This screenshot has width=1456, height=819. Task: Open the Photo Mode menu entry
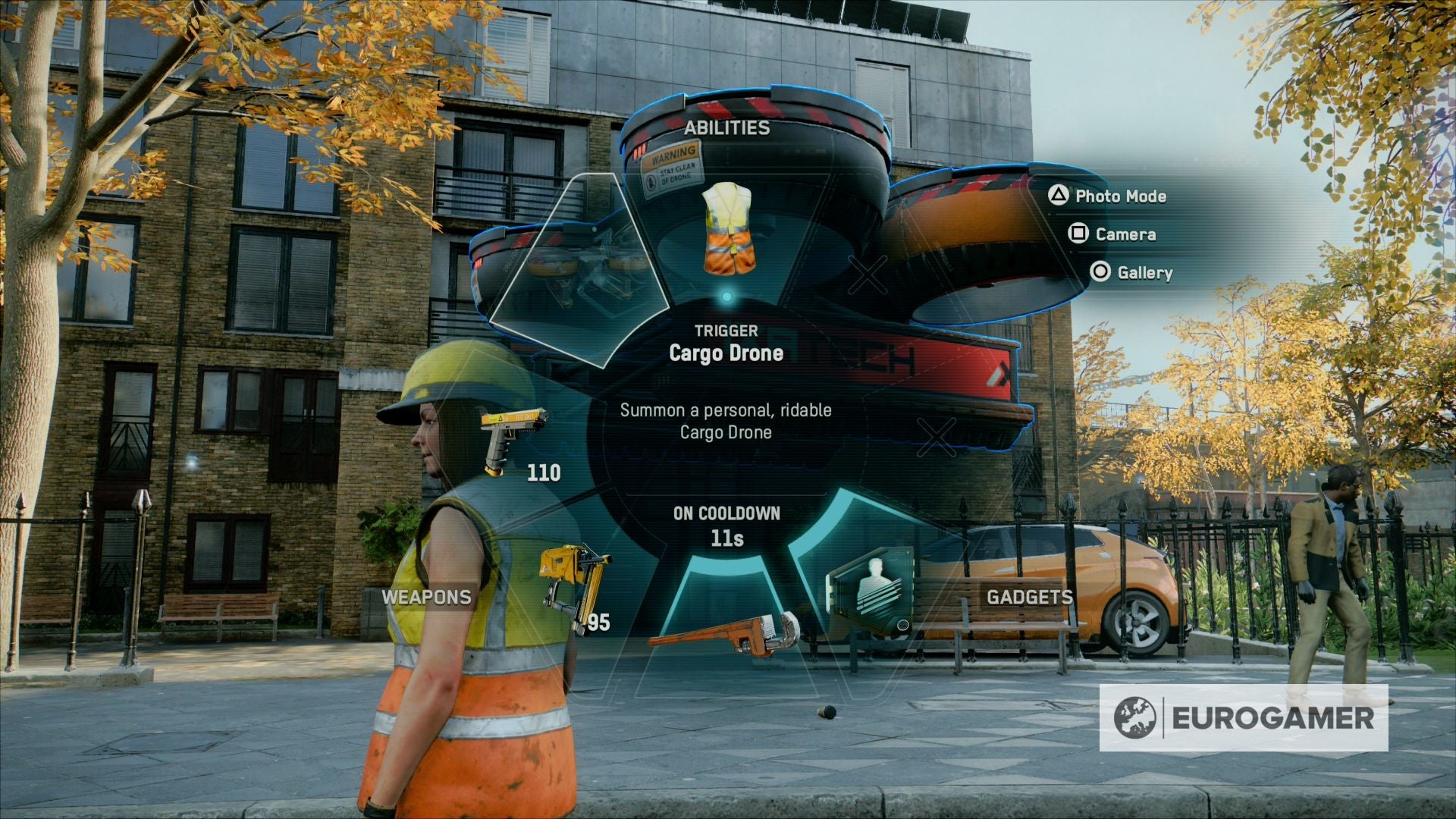(1120, 196)
